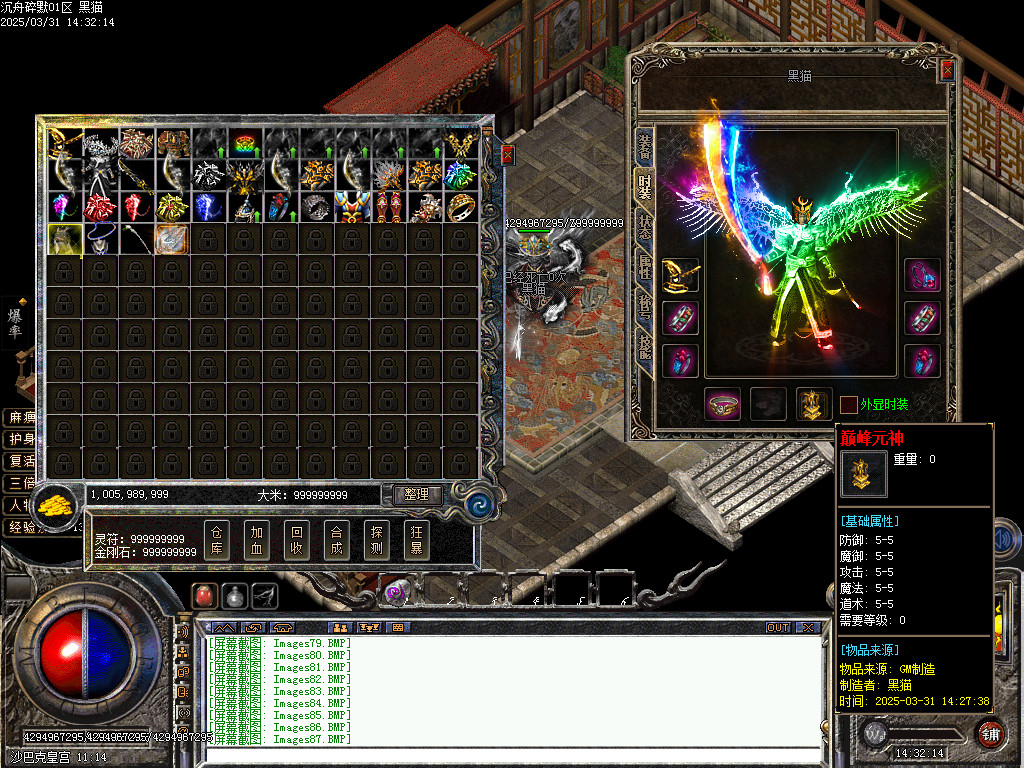Select the 巅峰元神 golden statue slot
The image size is (1024, 768).
814,404
